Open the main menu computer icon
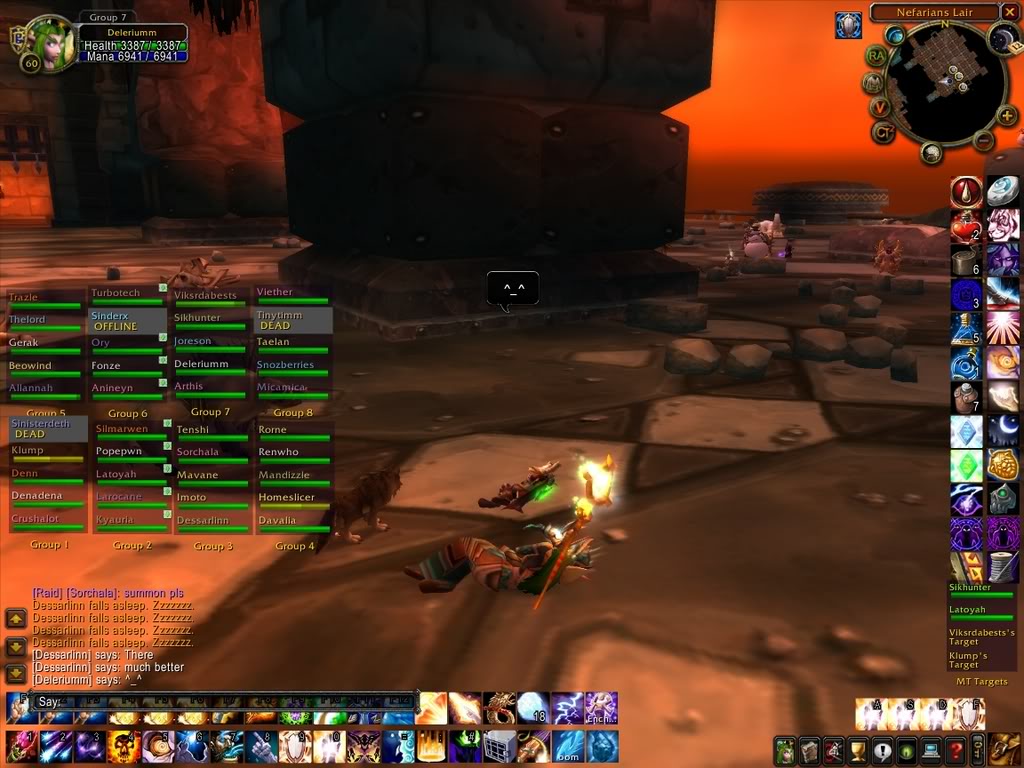Screen dimensions: 1024x768 pyautogui.click(x=931, y=748)
